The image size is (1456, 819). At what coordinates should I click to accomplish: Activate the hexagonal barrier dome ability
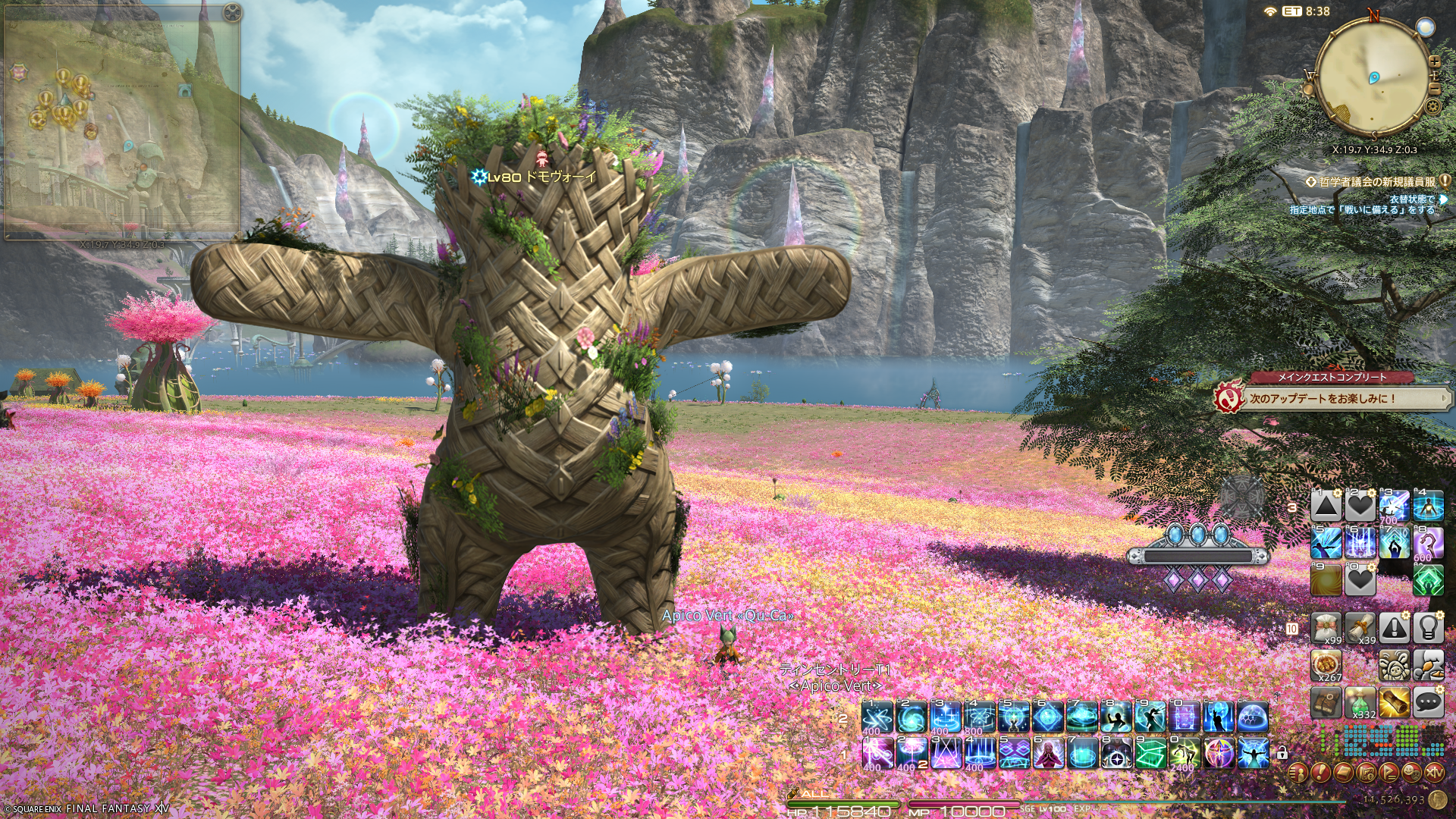(1253, 717)
